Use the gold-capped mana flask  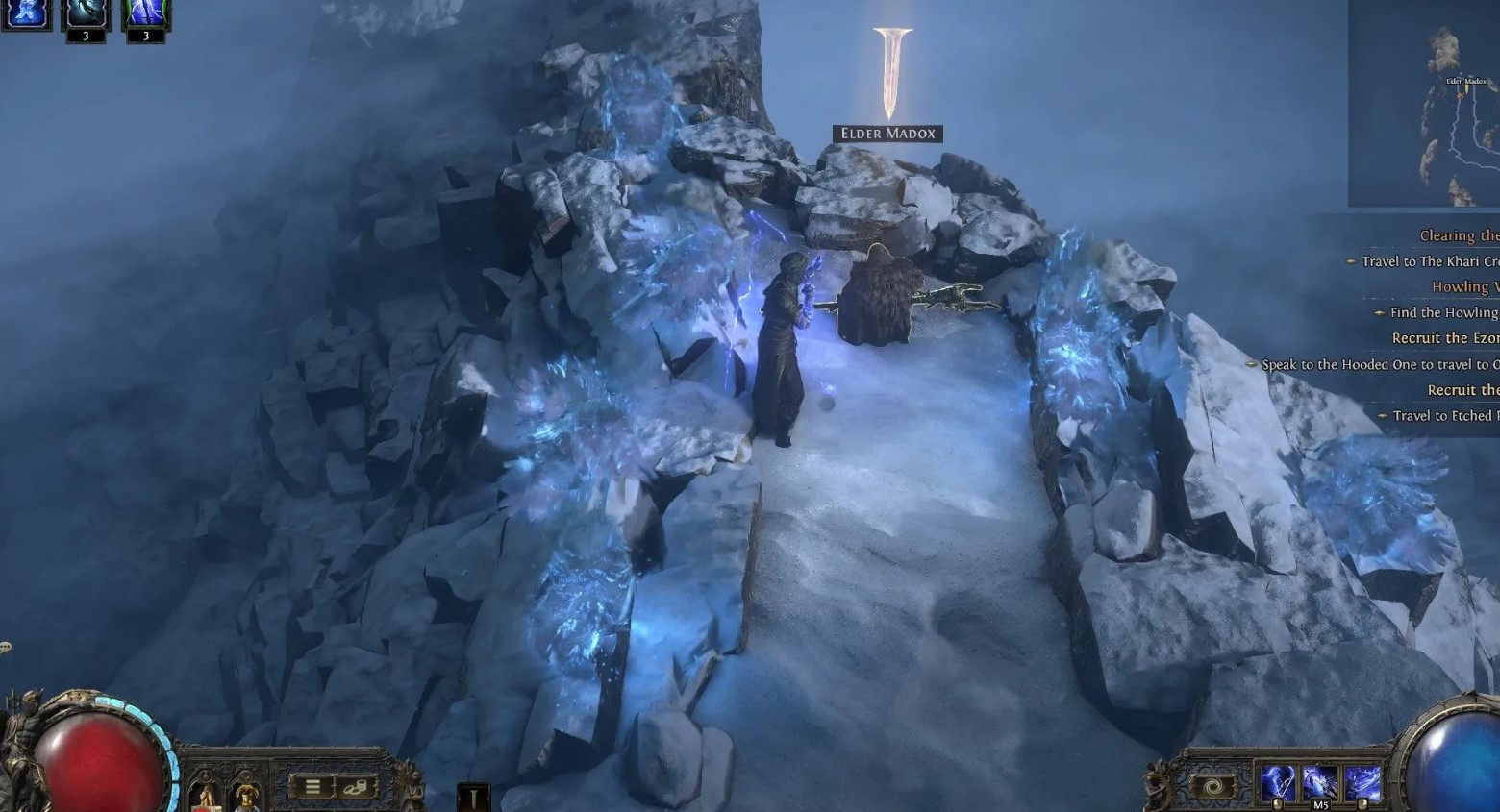(247, 798)
